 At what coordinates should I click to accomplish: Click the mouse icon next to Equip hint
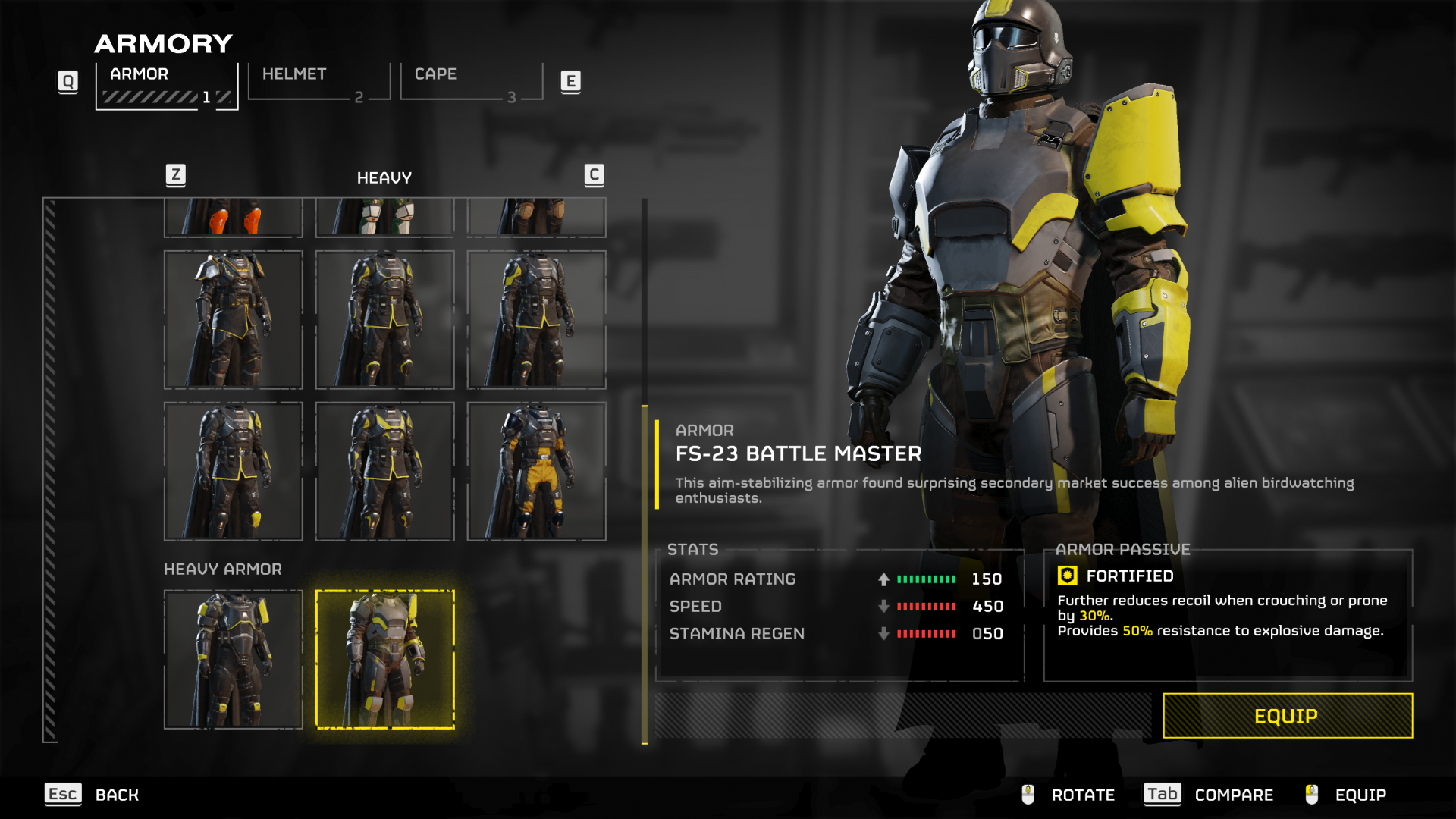point(1310,795)
